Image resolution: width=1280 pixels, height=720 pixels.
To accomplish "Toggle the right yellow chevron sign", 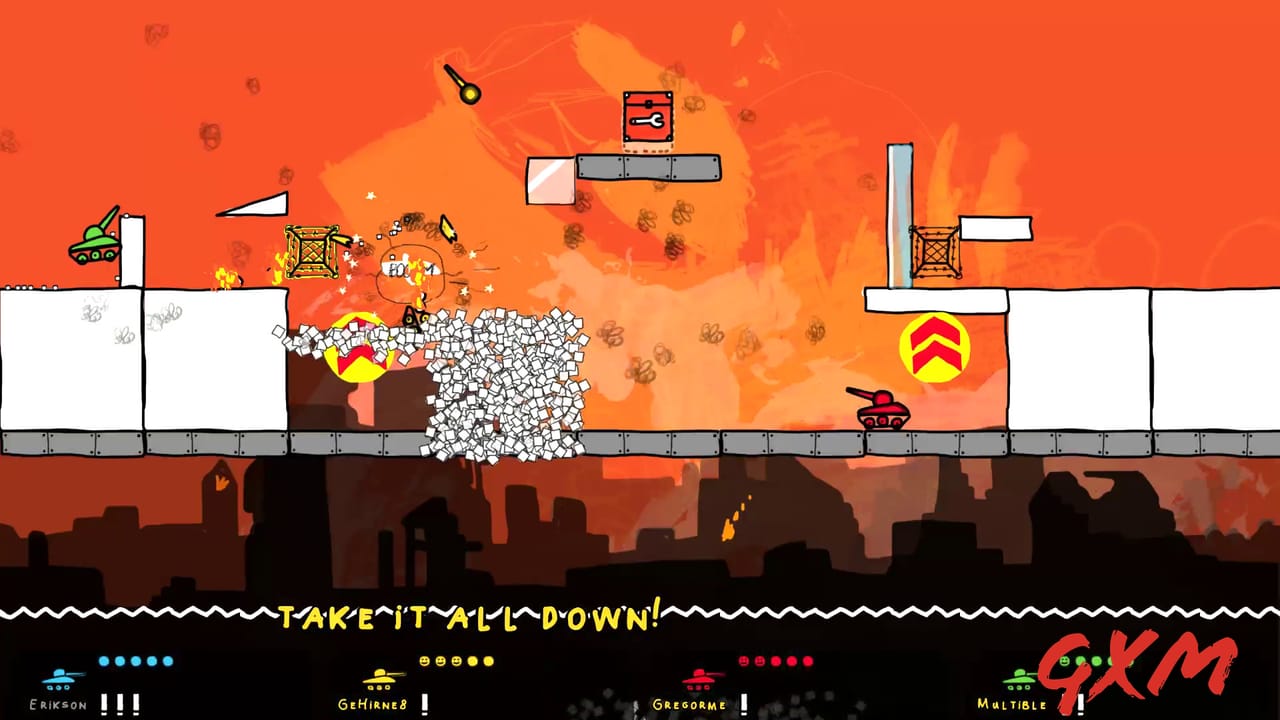I will tap(935, 345).
